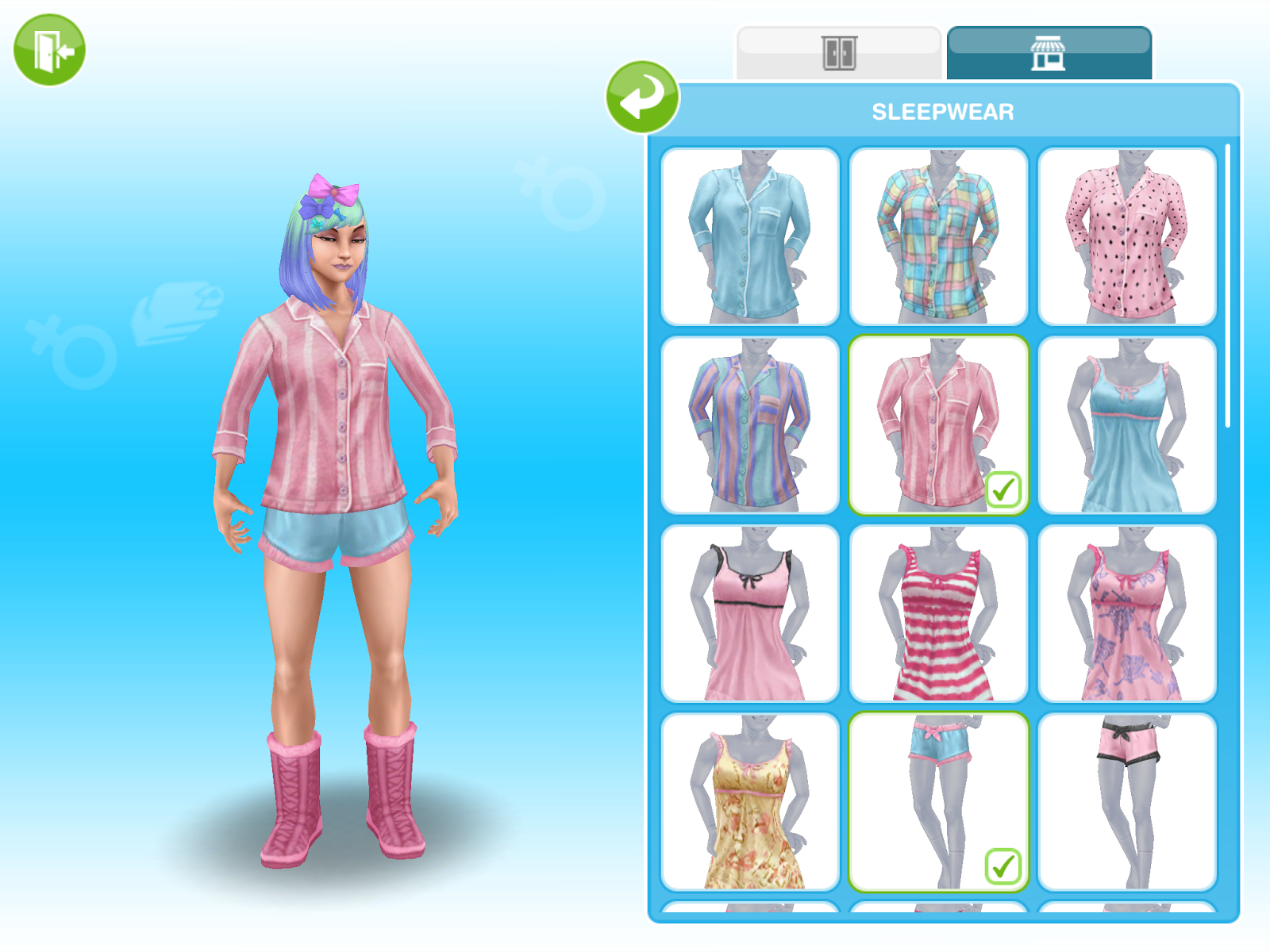This screenshot has height=952, width=1270.
Task: Click the checkmark on the blue shorts
Action: [x=1003, y=866]
